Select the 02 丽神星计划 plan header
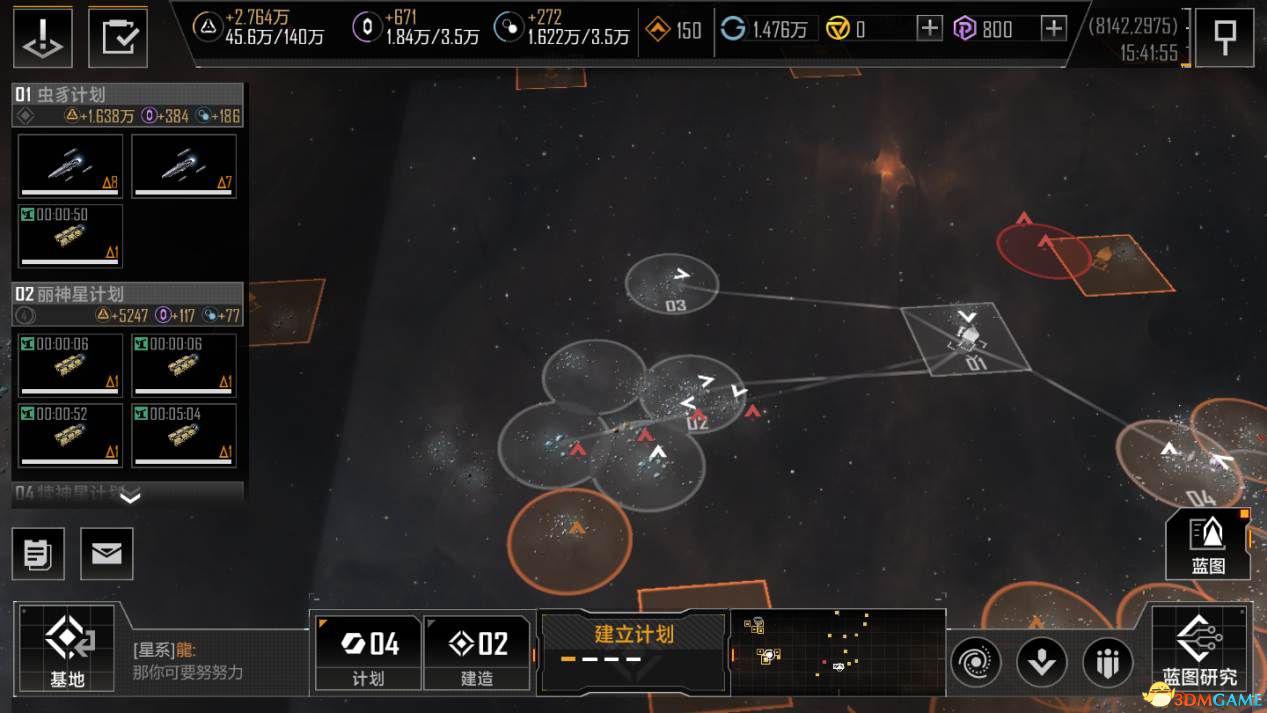Screen dimensions: 1267x713 (x=128, y=294)
